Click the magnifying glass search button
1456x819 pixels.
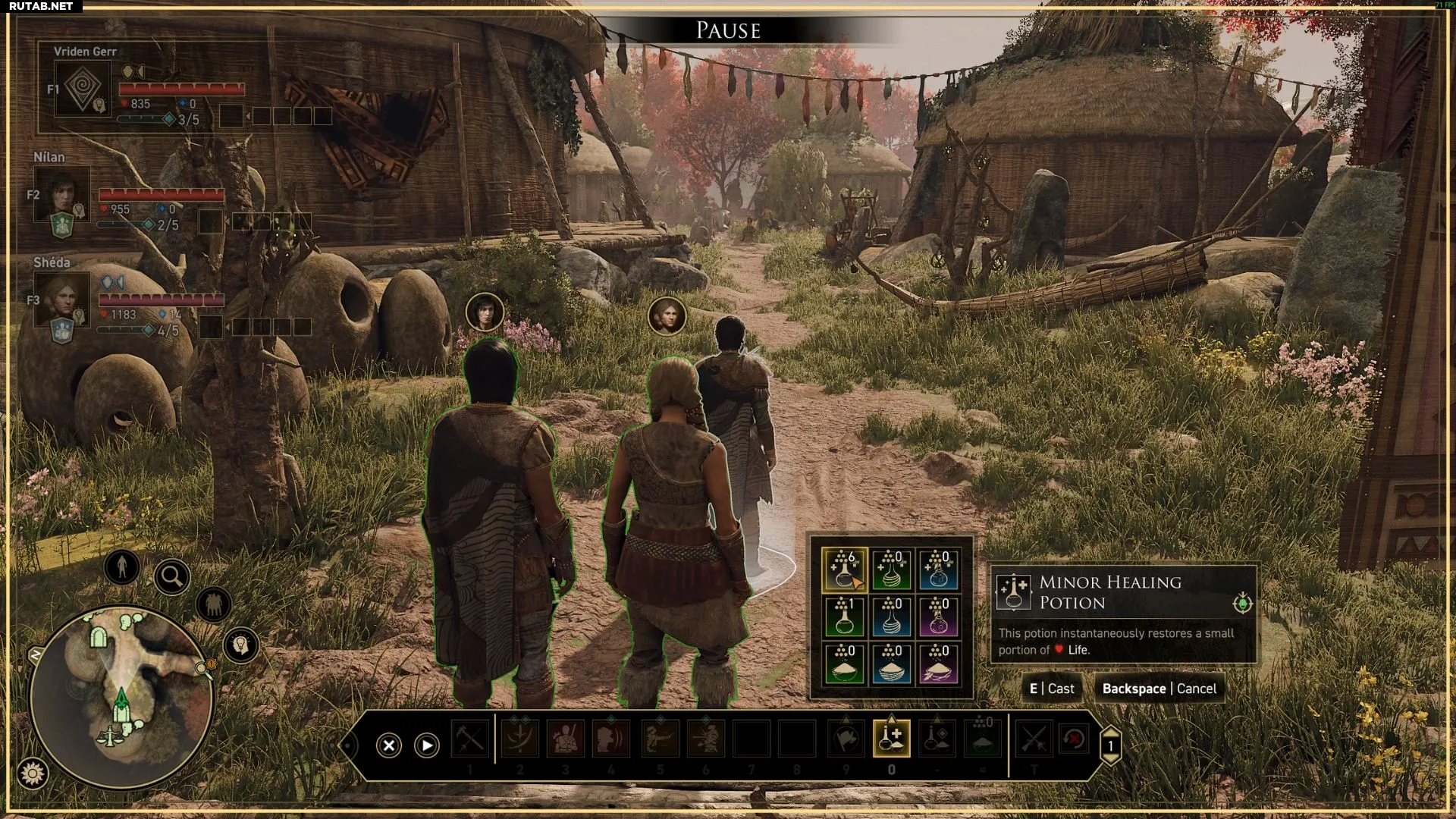[171, 577]
